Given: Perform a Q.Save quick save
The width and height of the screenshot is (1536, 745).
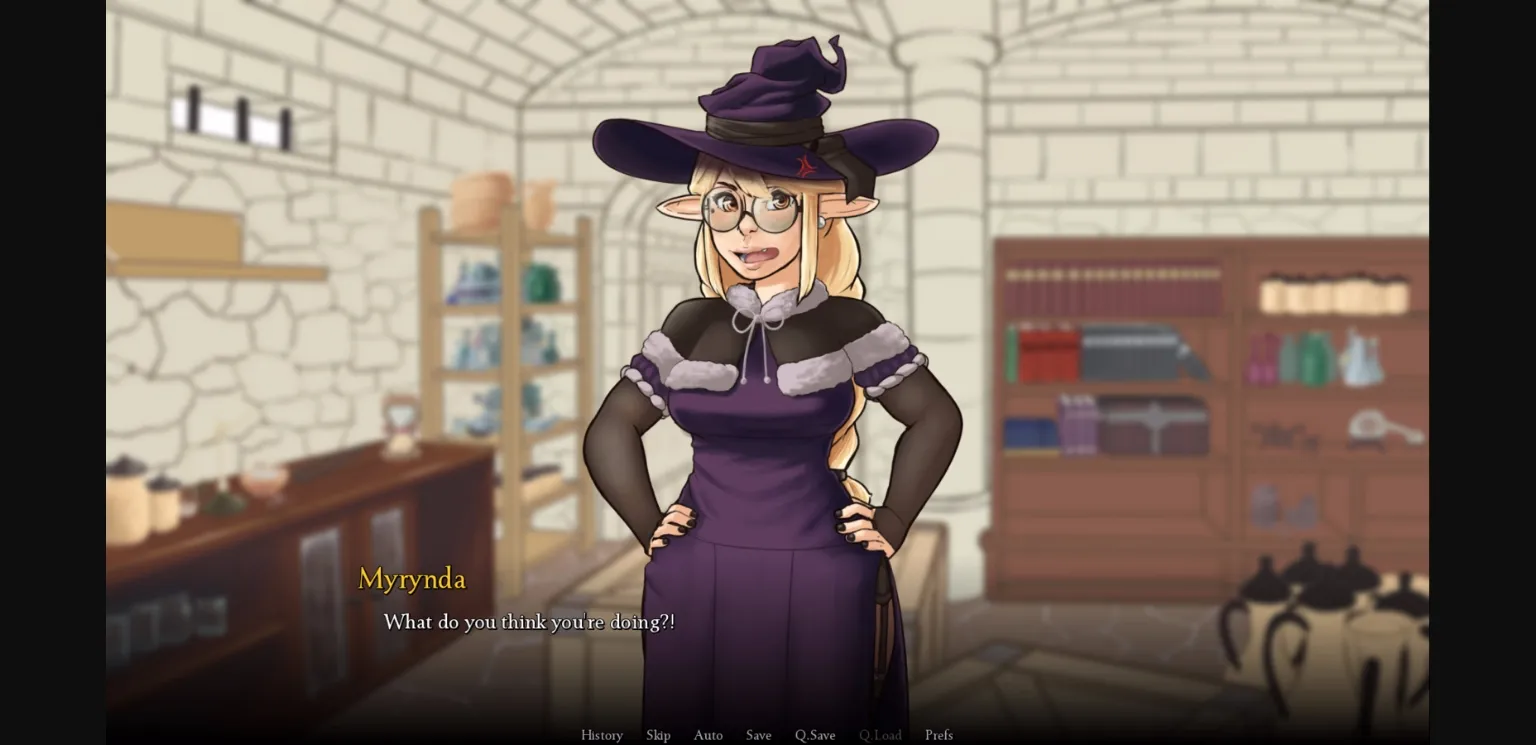Looking at the screenshot, I should point(815,735).
